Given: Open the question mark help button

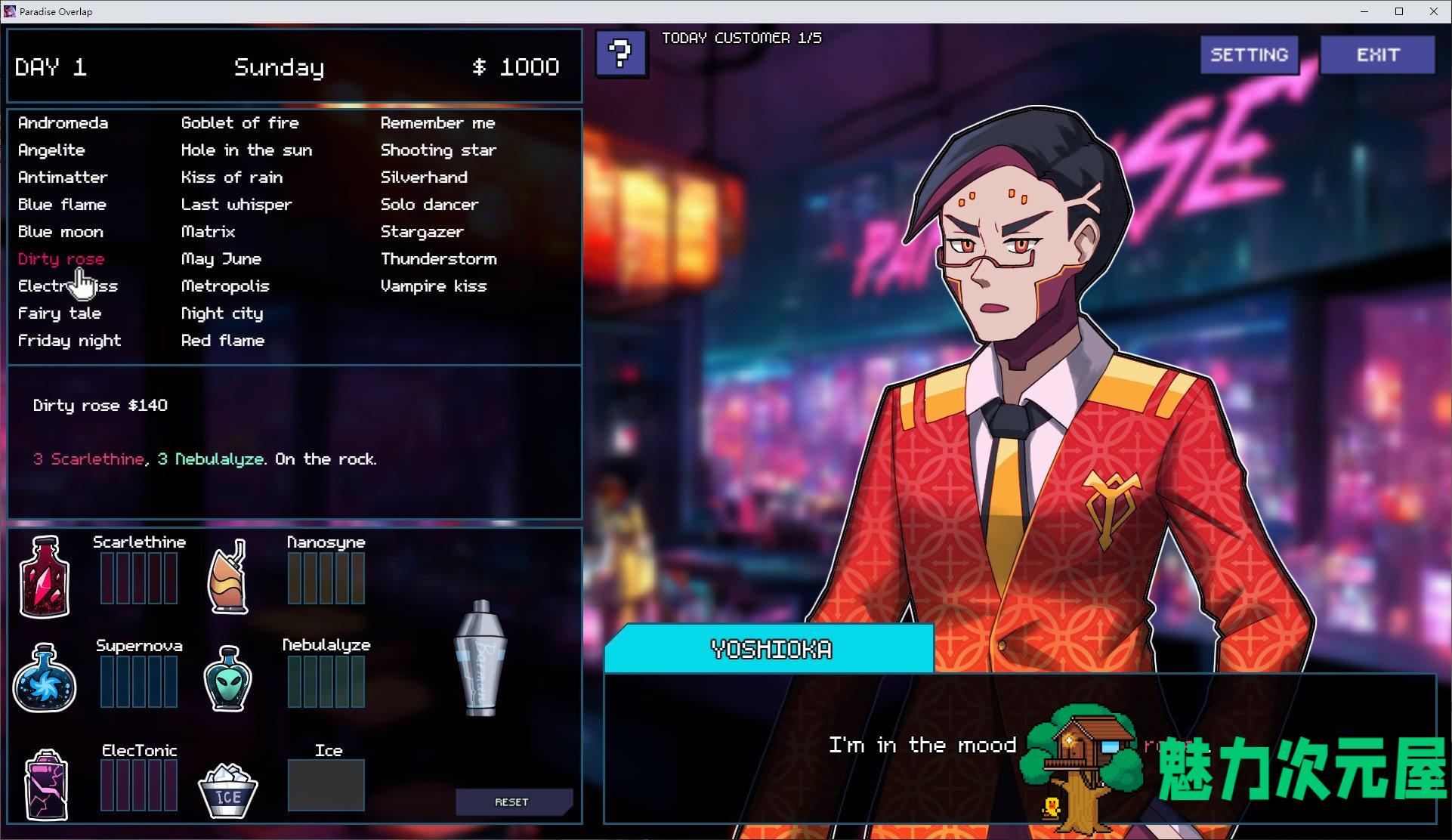Looking at the screenshot, I should pos(620,54).
